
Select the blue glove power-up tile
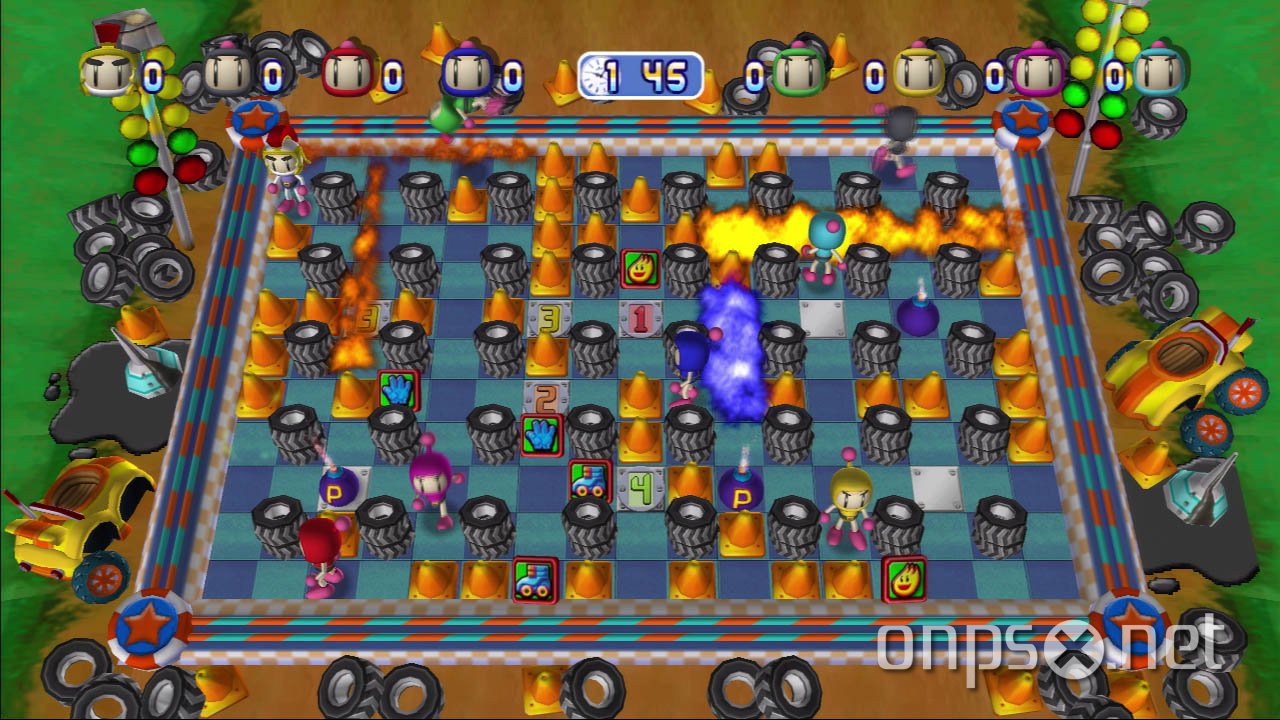pos(398,392)
